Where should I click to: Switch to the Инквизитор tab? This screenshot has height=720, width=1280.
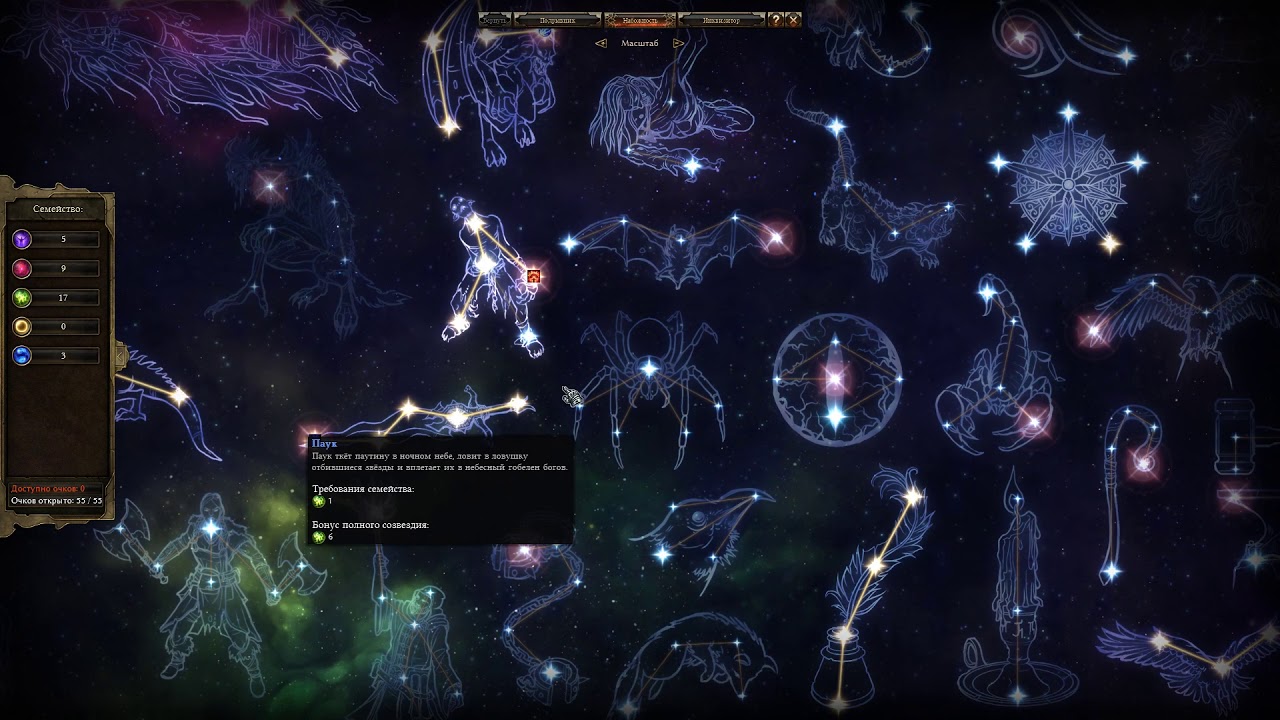(x=721, y=20)
